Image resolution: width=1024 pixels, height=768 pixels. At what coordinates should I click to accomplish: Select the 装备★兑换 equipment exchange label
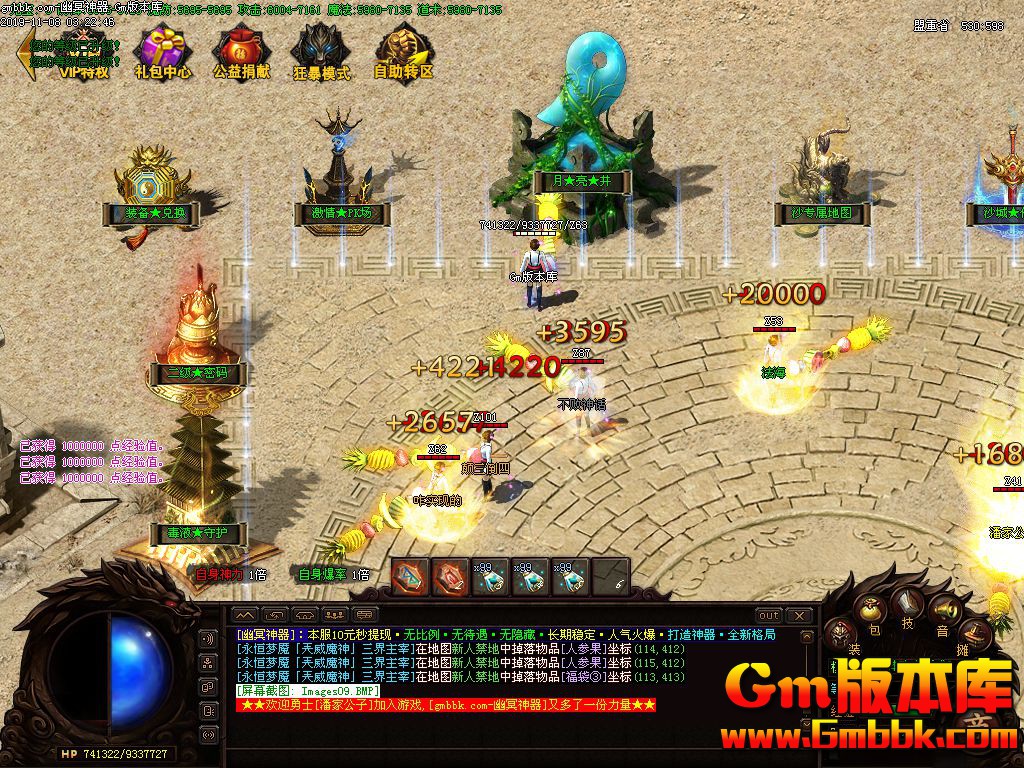[149, 213]
